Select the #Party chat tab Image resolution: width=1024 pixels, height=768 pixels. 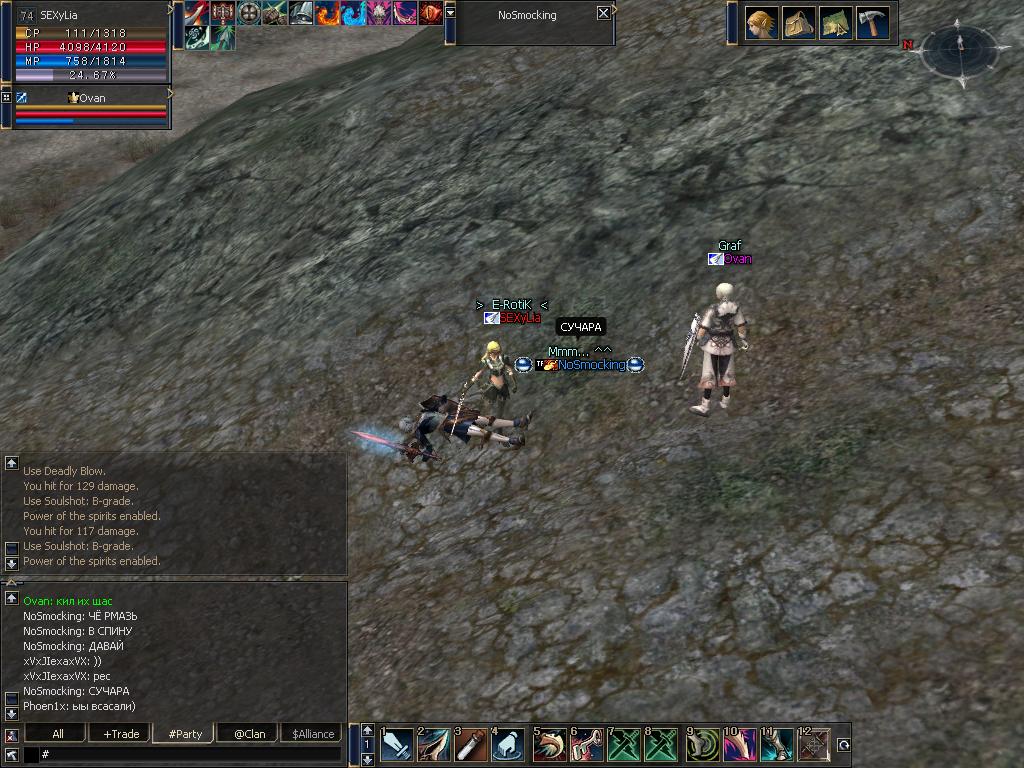click(x=185, y=734)
